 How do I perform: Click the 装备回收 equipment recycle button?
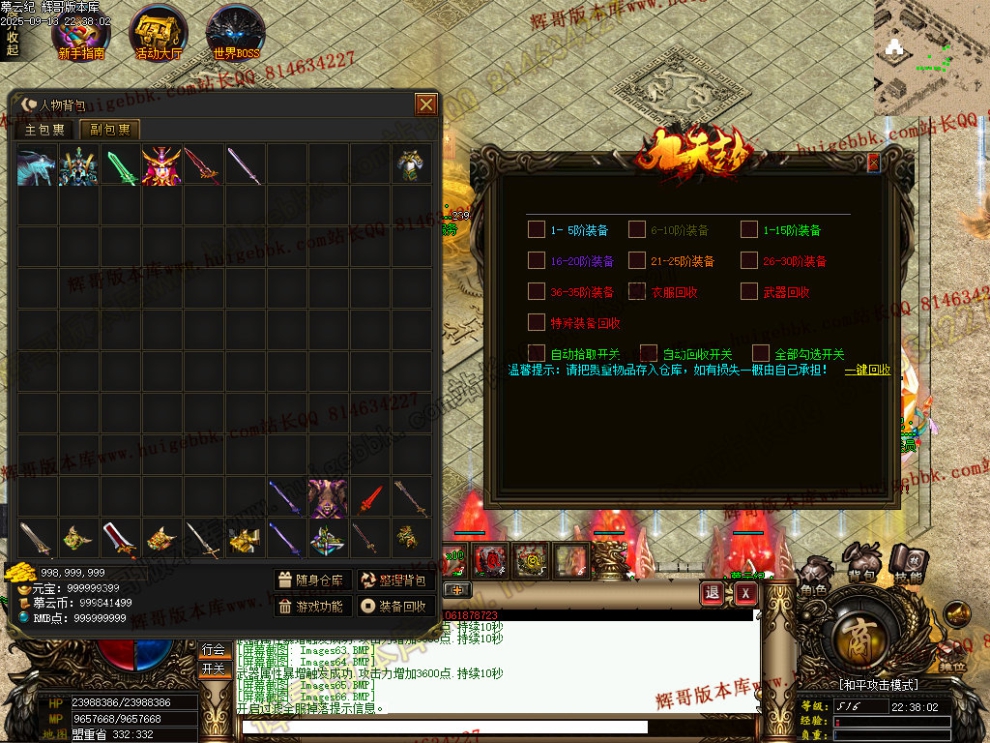395,606
